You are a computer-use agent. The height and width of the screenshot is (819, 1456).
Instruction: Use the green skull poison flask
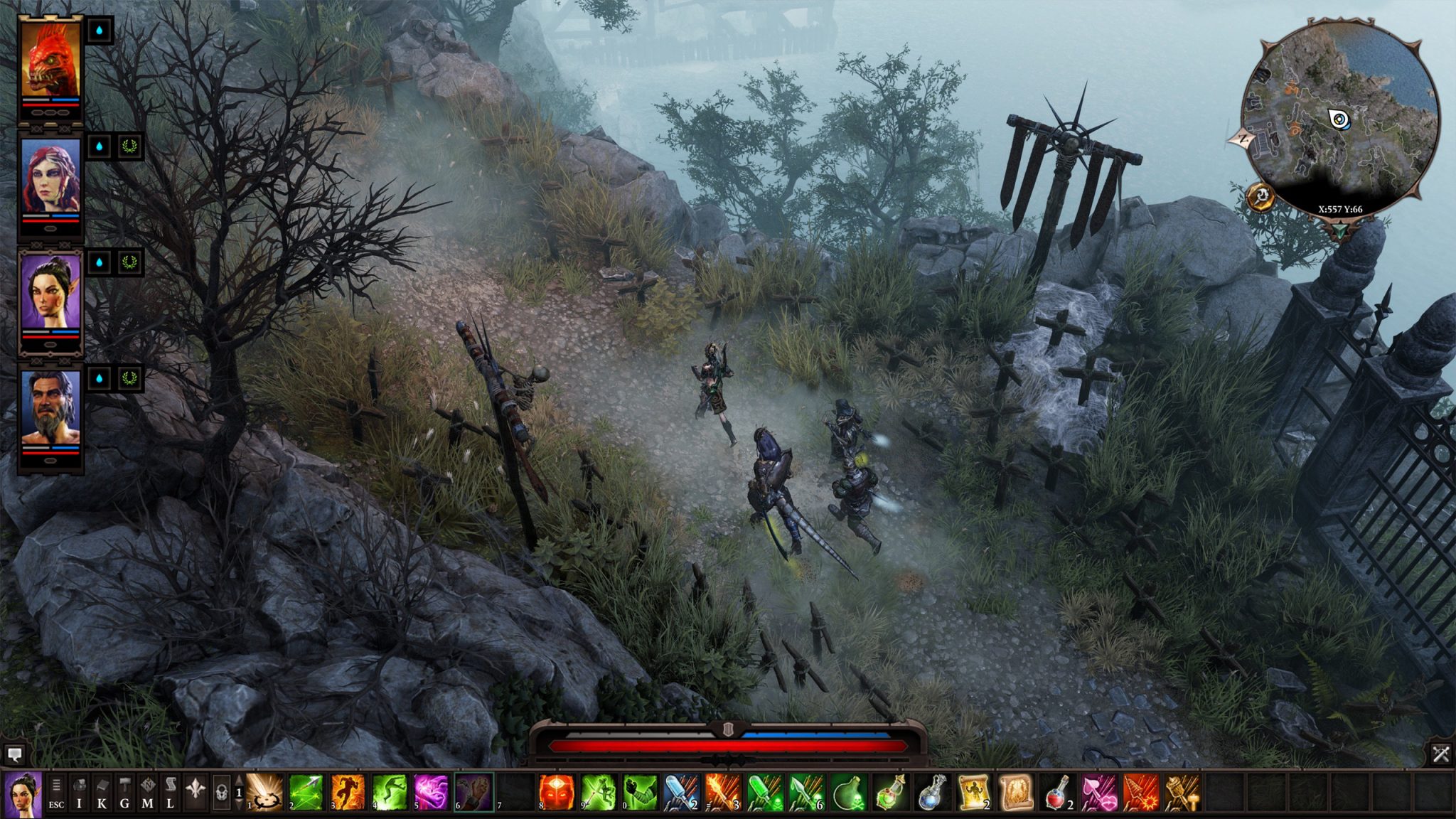coord(848,792)
